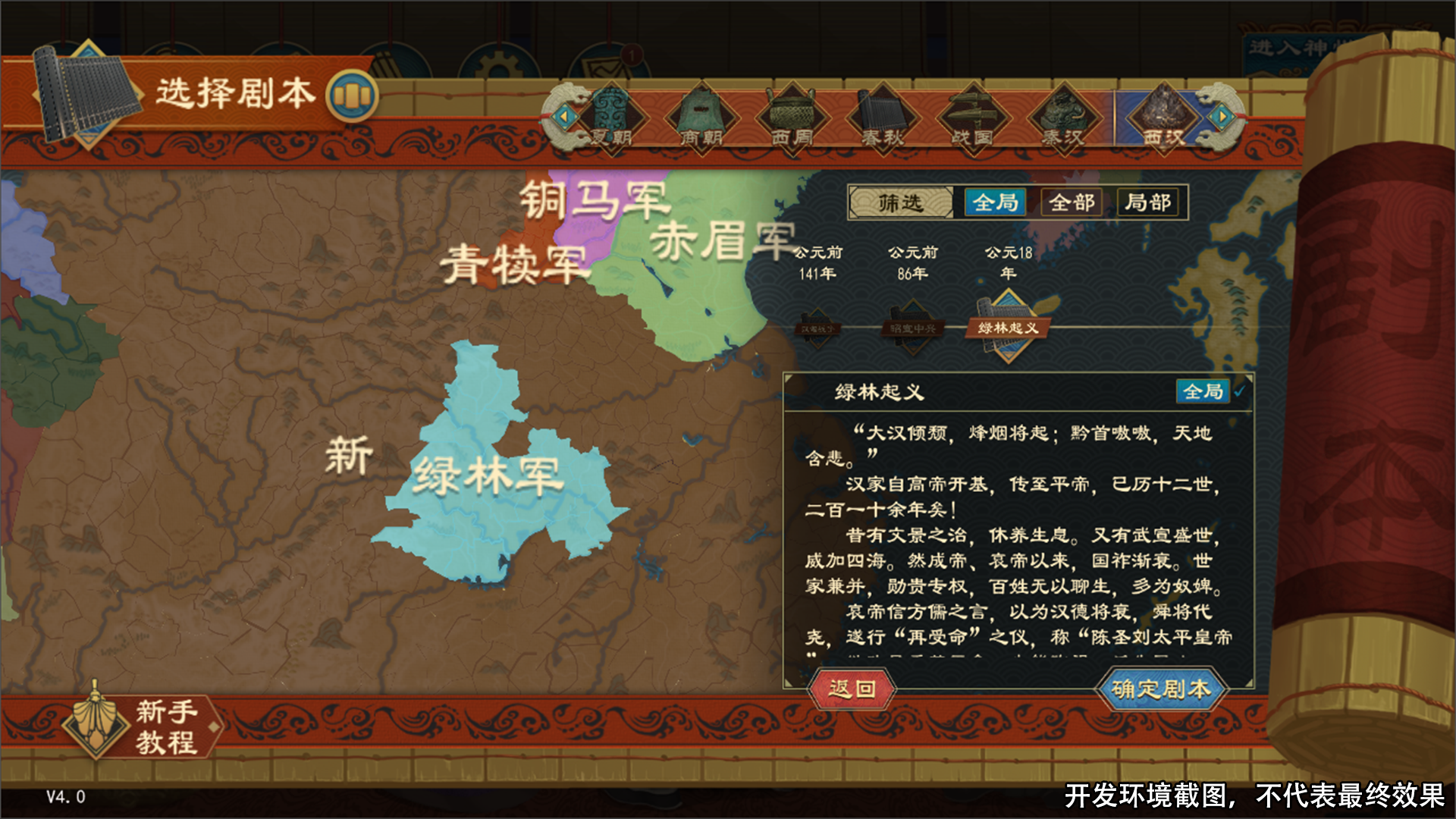Select the 全局 filter option
The width and height of the screenshot is (1456, 819).
click(994, 202)
